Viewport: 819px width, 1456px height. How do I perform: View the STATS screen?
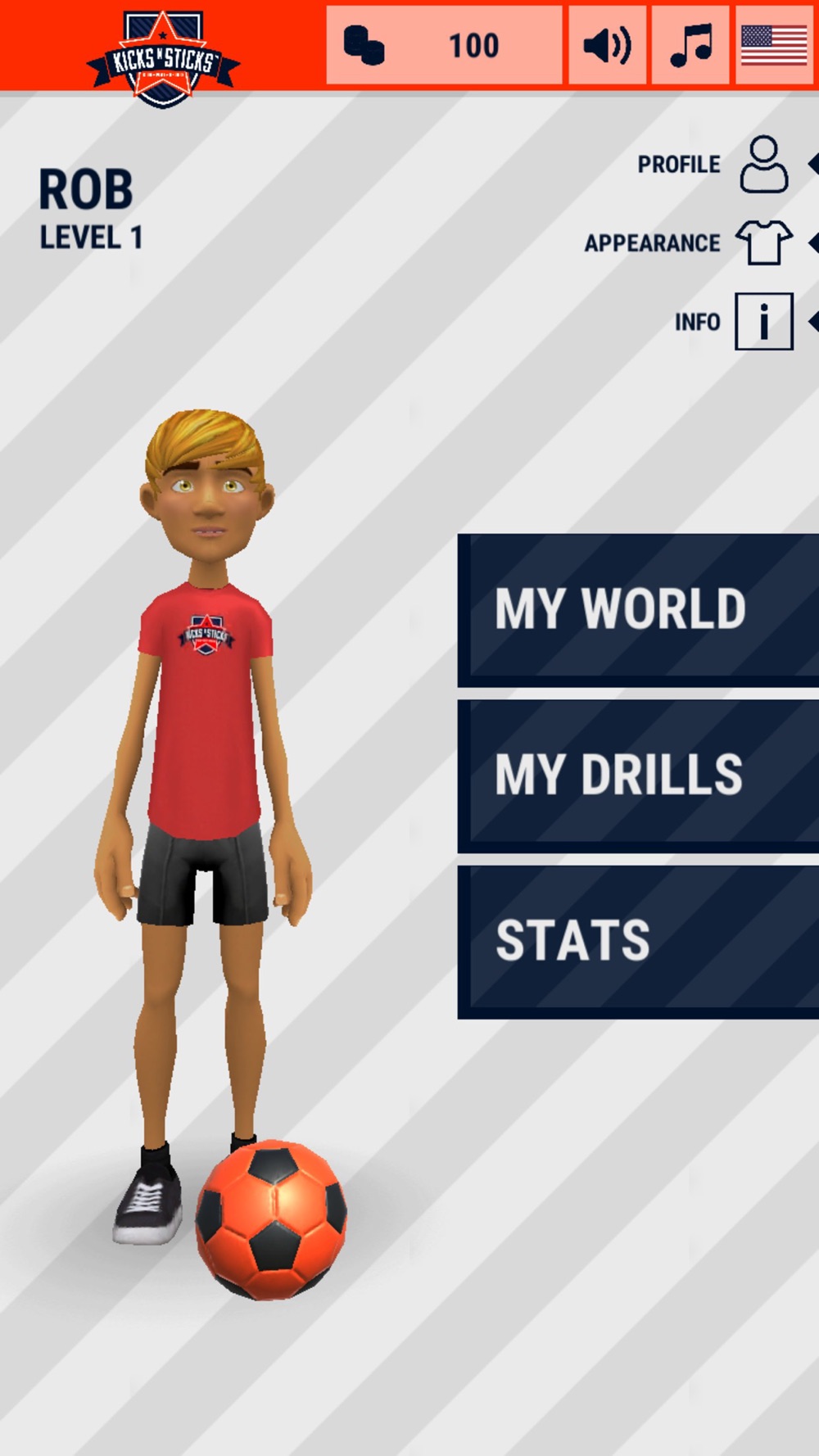tap(637, 941)
